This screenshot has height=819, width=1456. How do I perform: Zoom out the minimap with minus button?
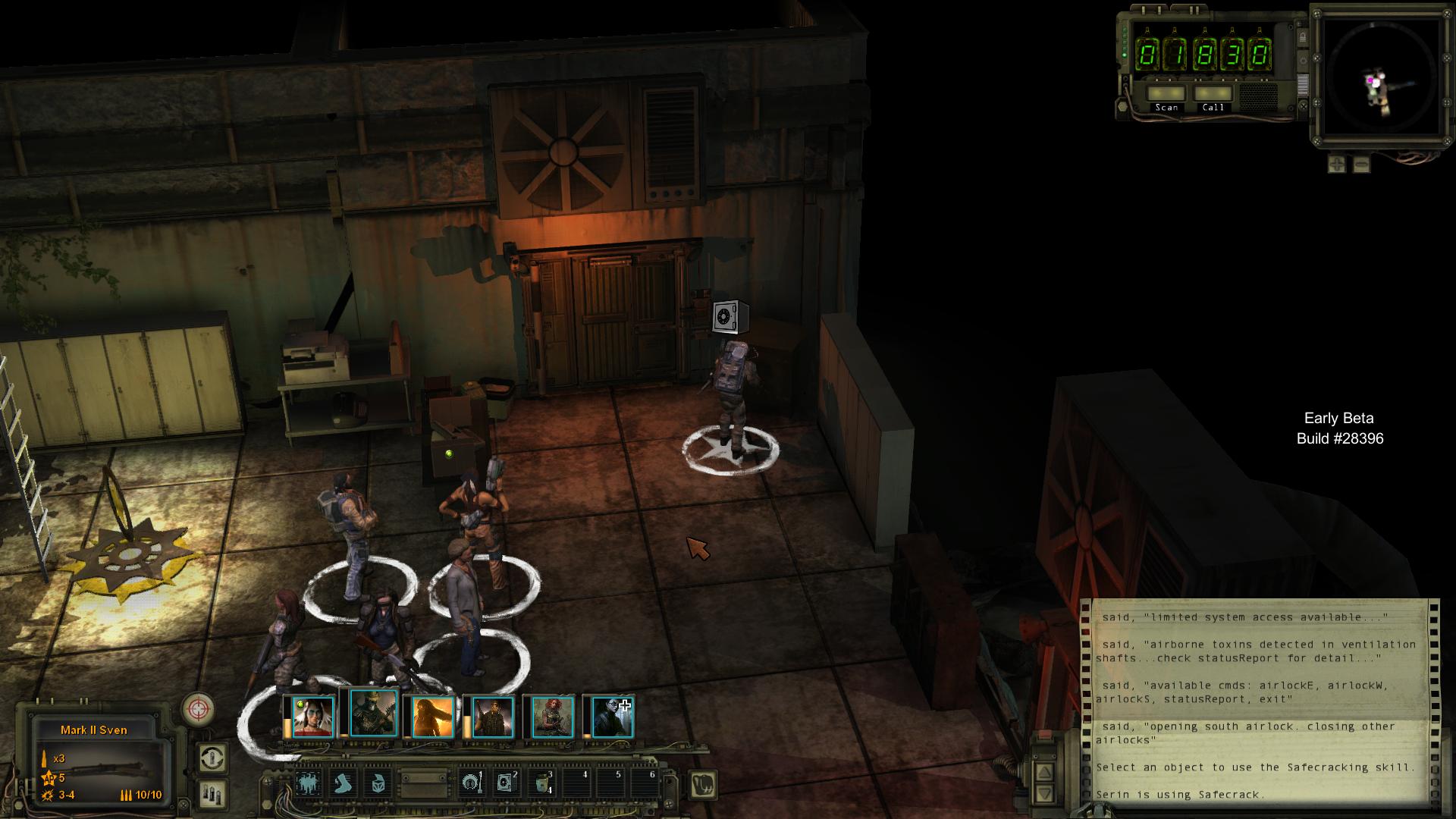[1361, 163]
